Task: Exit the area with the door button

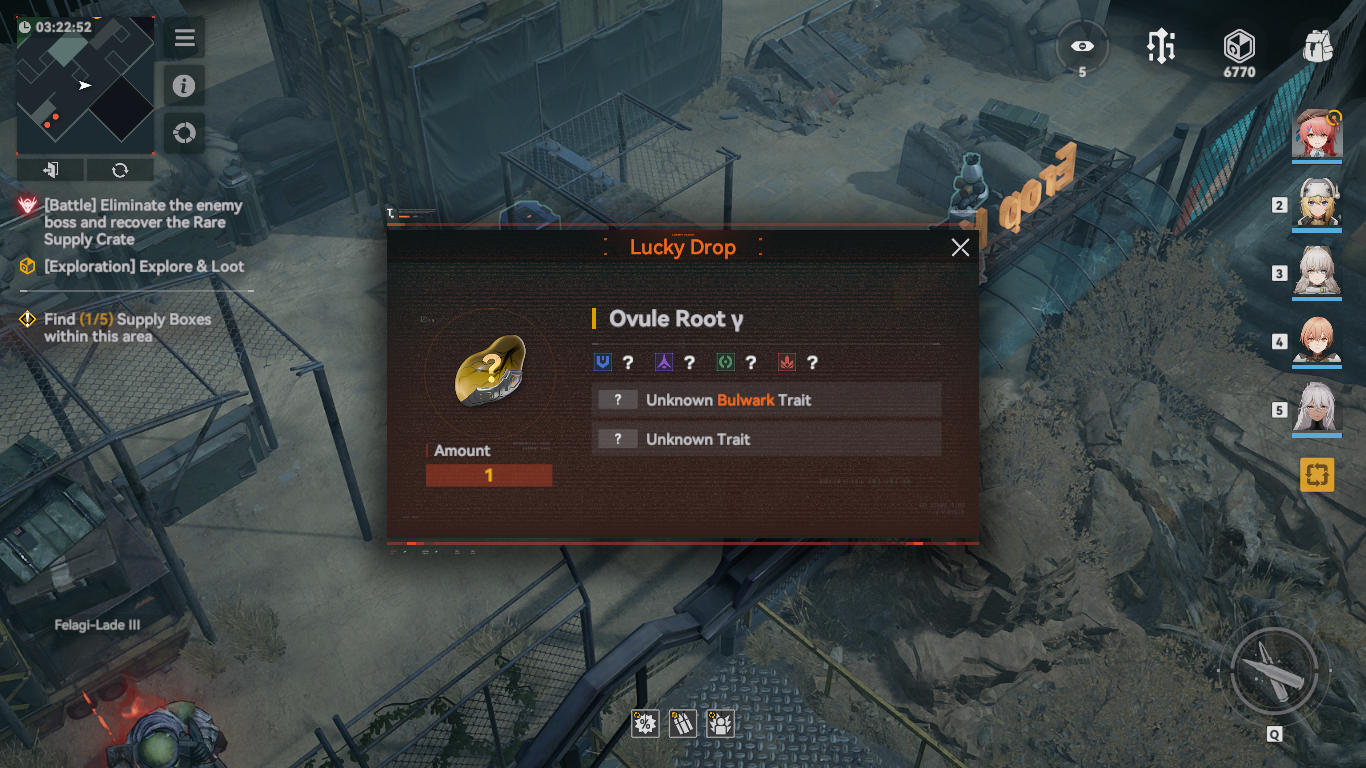Action: (x=51, y=169)
